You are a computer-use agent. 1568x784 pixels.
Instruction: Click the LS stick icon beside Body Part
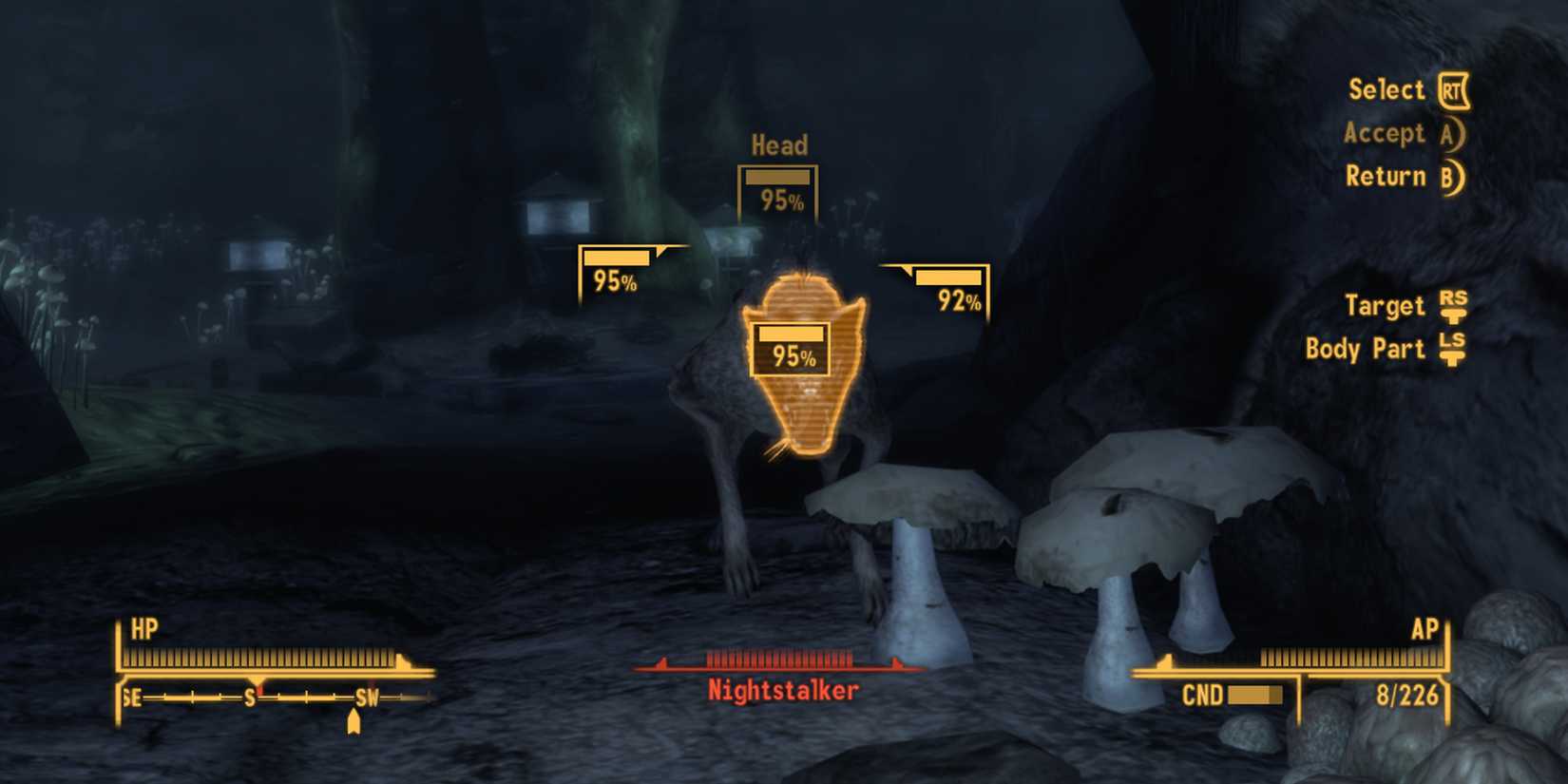click(x=1452, y=350)
